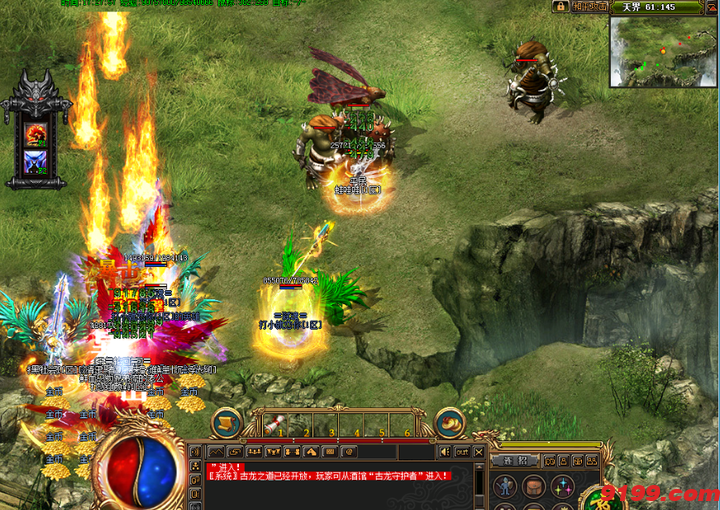The image size is (720, 510).
Task: Activate the blue ice skill icon
Action: point(36,161)
